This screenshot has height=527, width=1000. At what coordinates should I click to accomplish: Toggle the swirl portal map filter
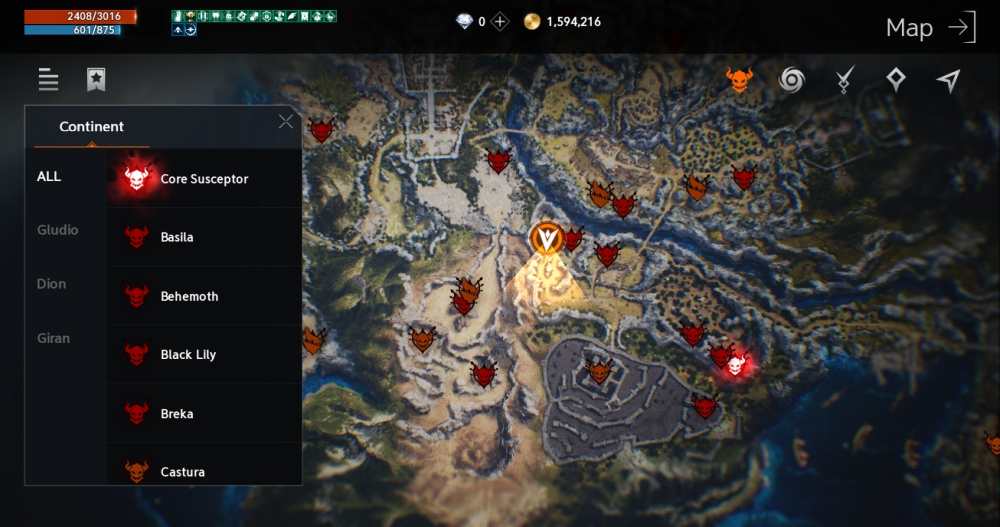792,81
